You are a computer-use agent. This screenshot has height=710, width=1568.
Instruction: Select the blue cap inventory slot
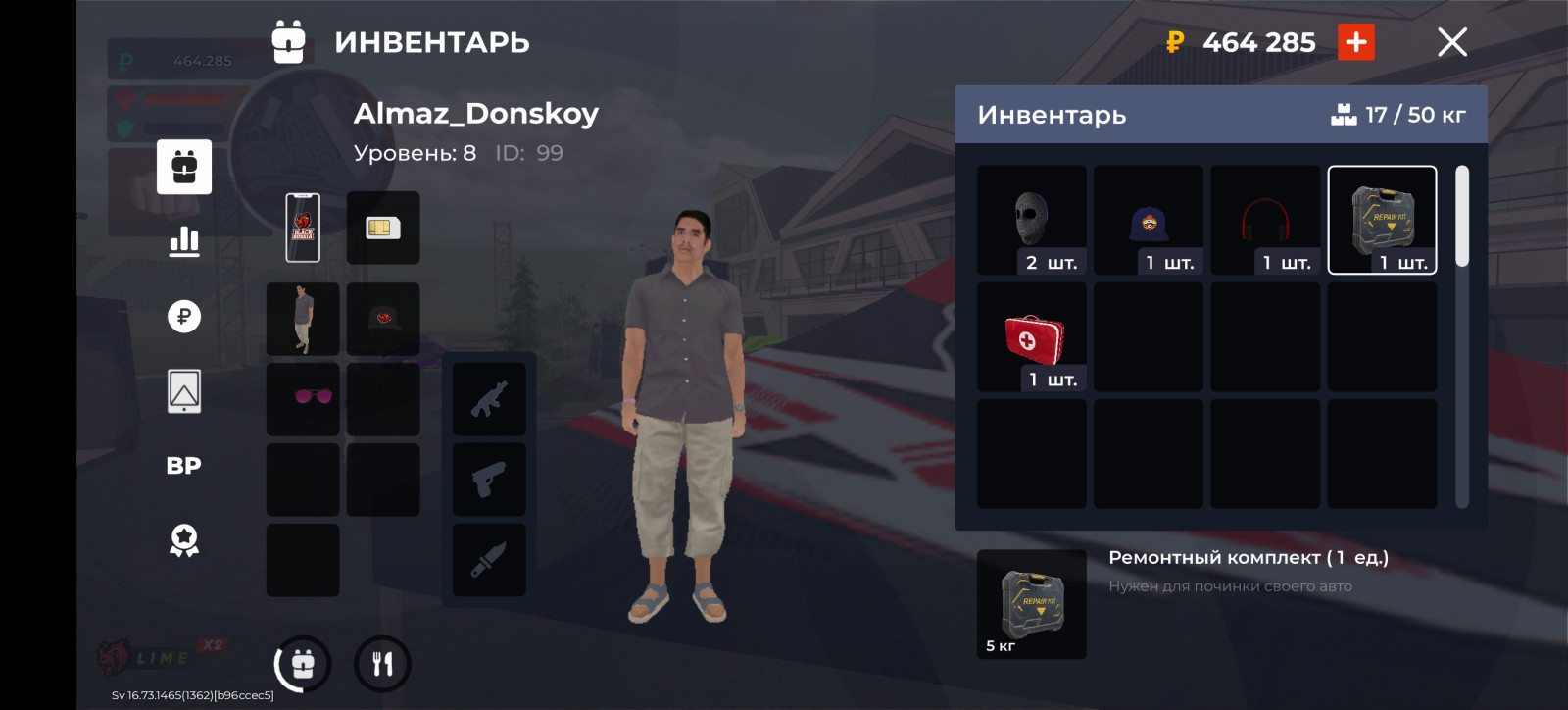pos(1149,220)
